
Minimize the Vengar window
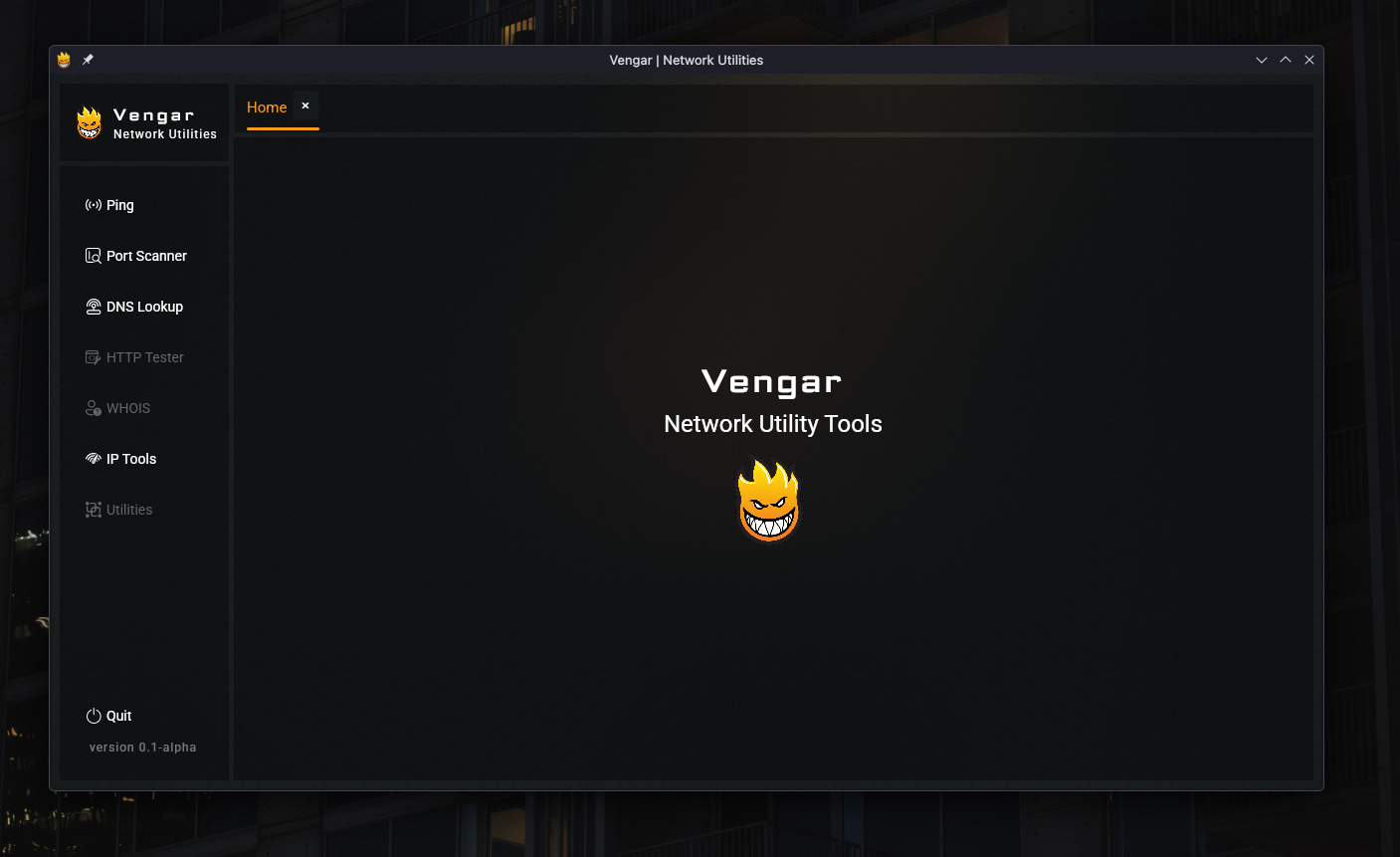1262,60
